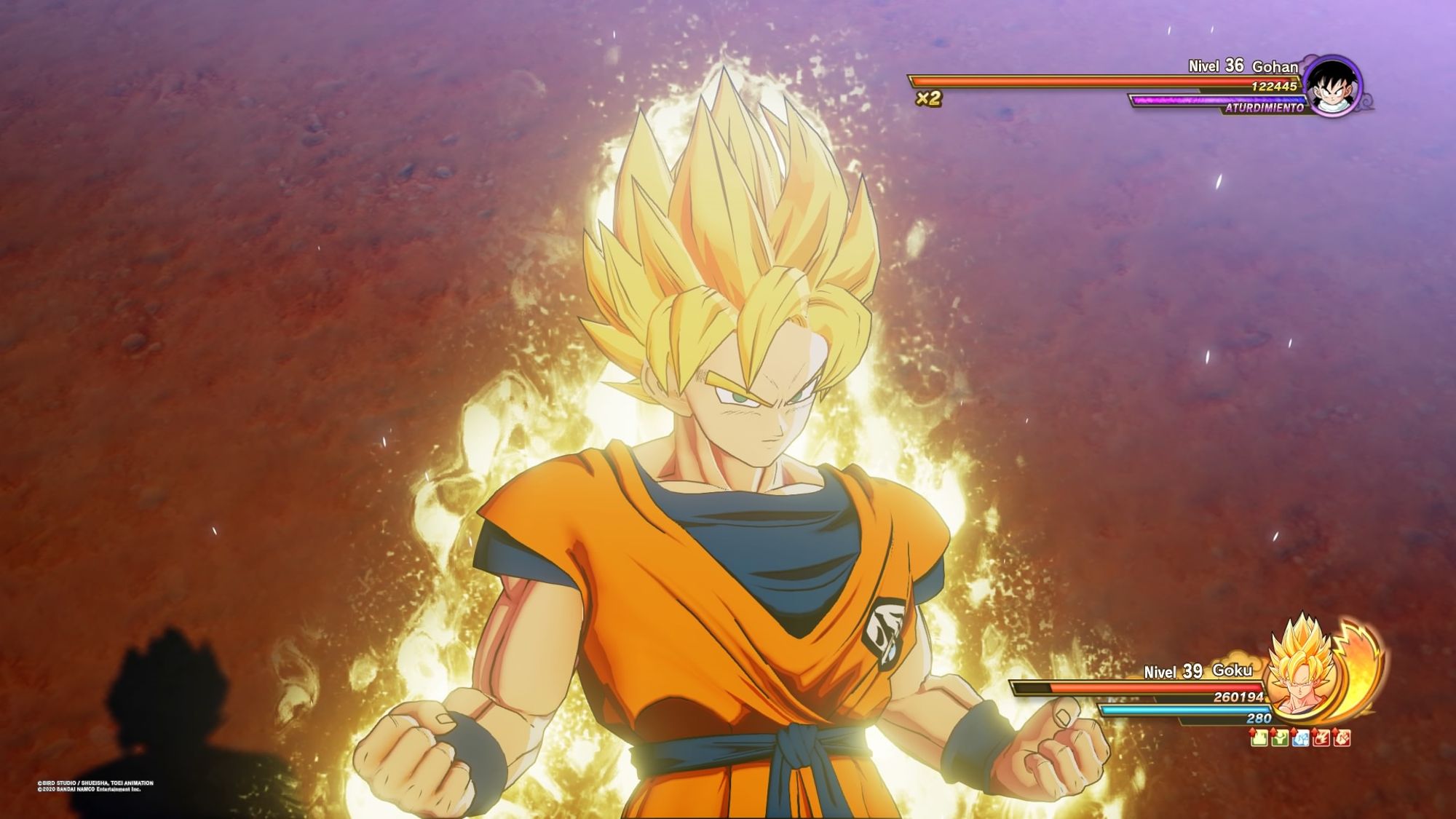Screen dimensions: 1456x819
Task: Click the pale green aura buff icon
Action: coord(1259,738)
